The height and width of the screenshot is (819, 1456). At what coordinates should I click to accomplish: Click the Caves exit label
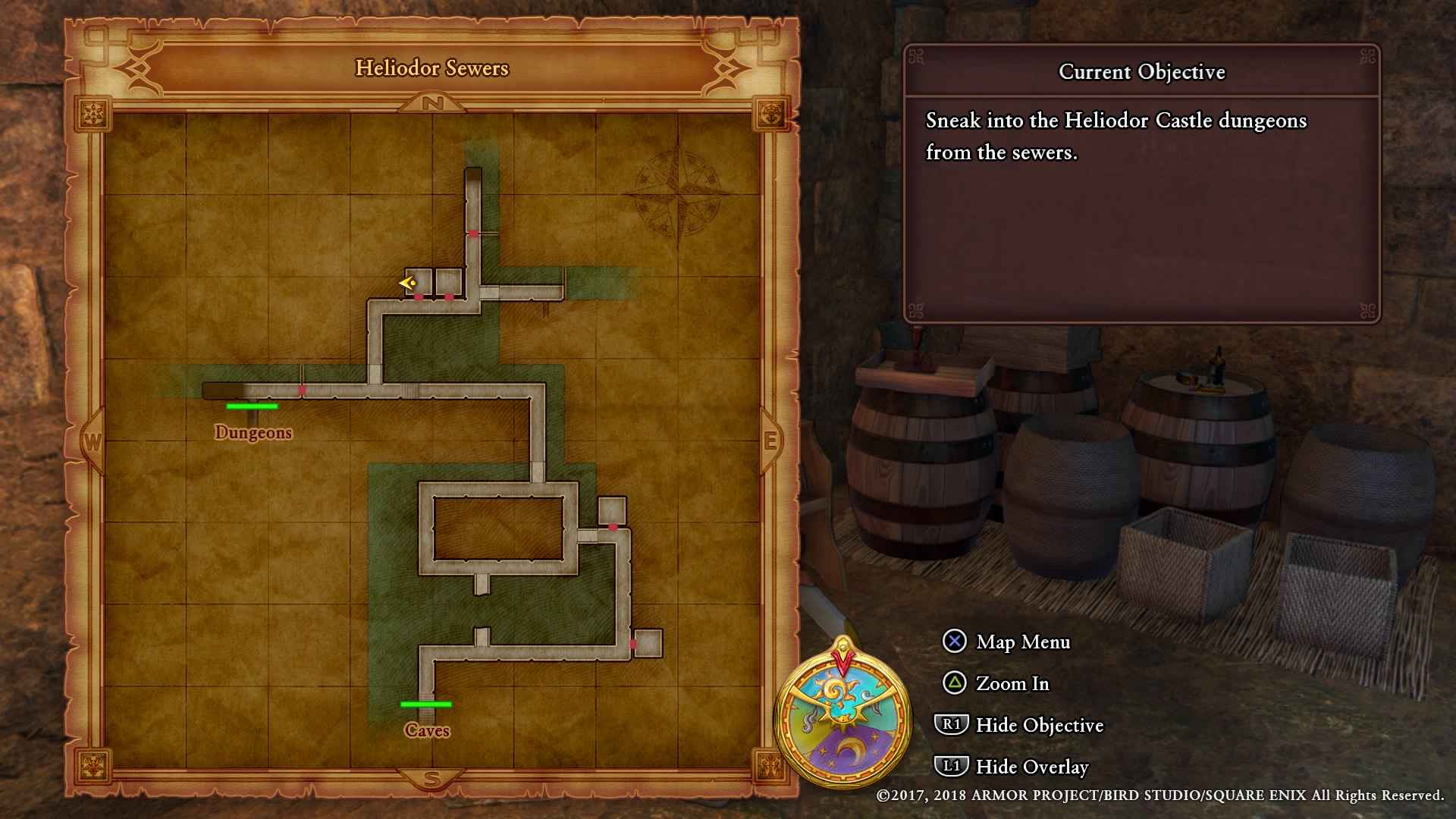(427, 730)
